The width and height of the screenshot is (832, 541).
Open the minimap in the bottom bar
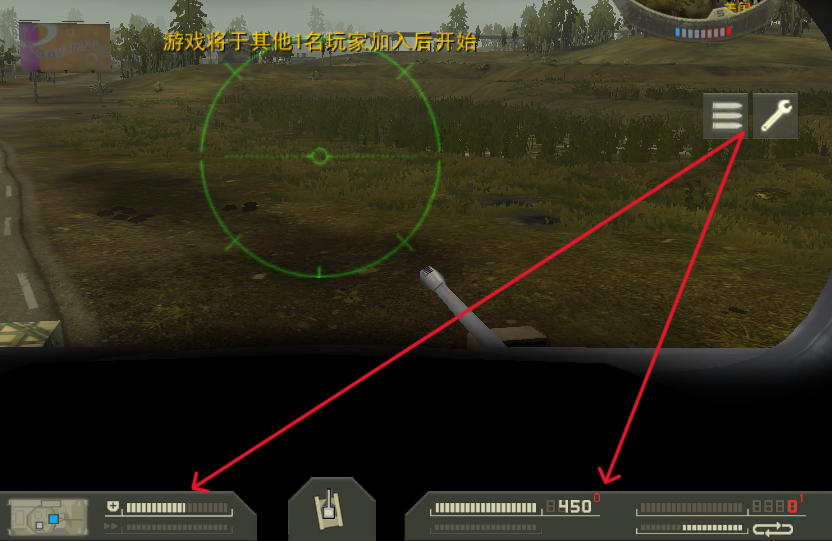(48, 517)
